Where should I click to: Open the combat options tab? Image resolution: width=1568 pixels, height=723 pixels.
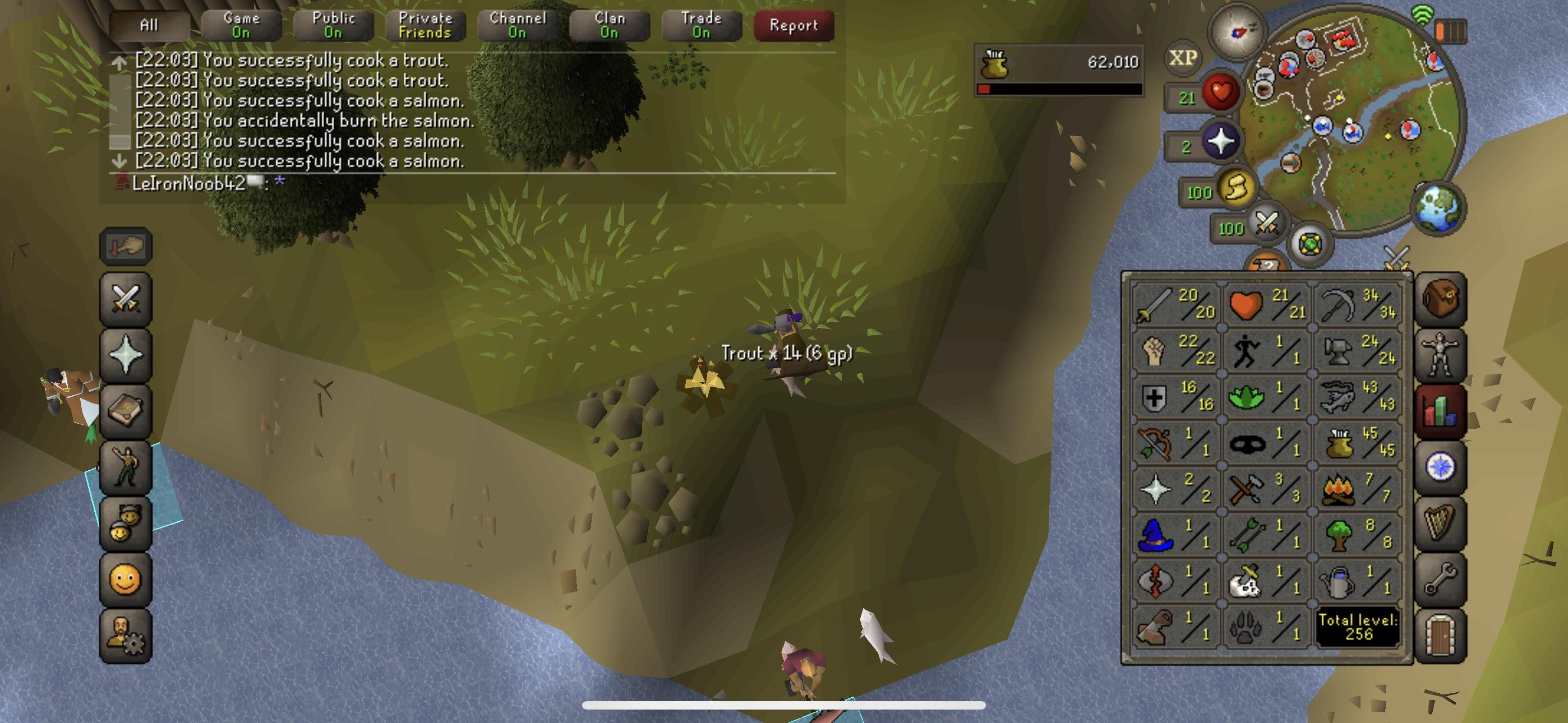(126, 299)
